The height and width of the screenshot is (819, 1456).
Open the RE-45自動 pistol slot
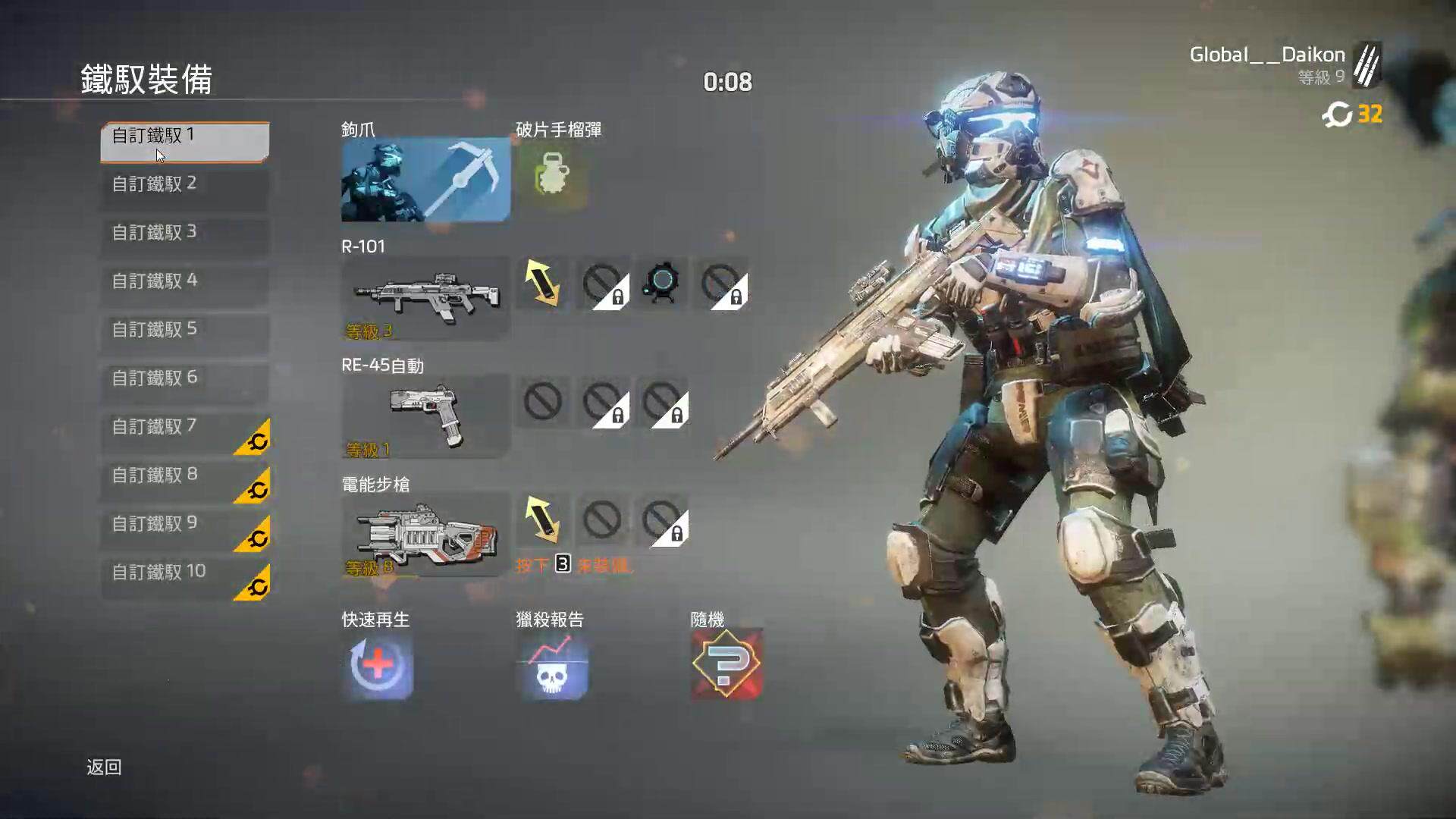[x=425, y=416]
